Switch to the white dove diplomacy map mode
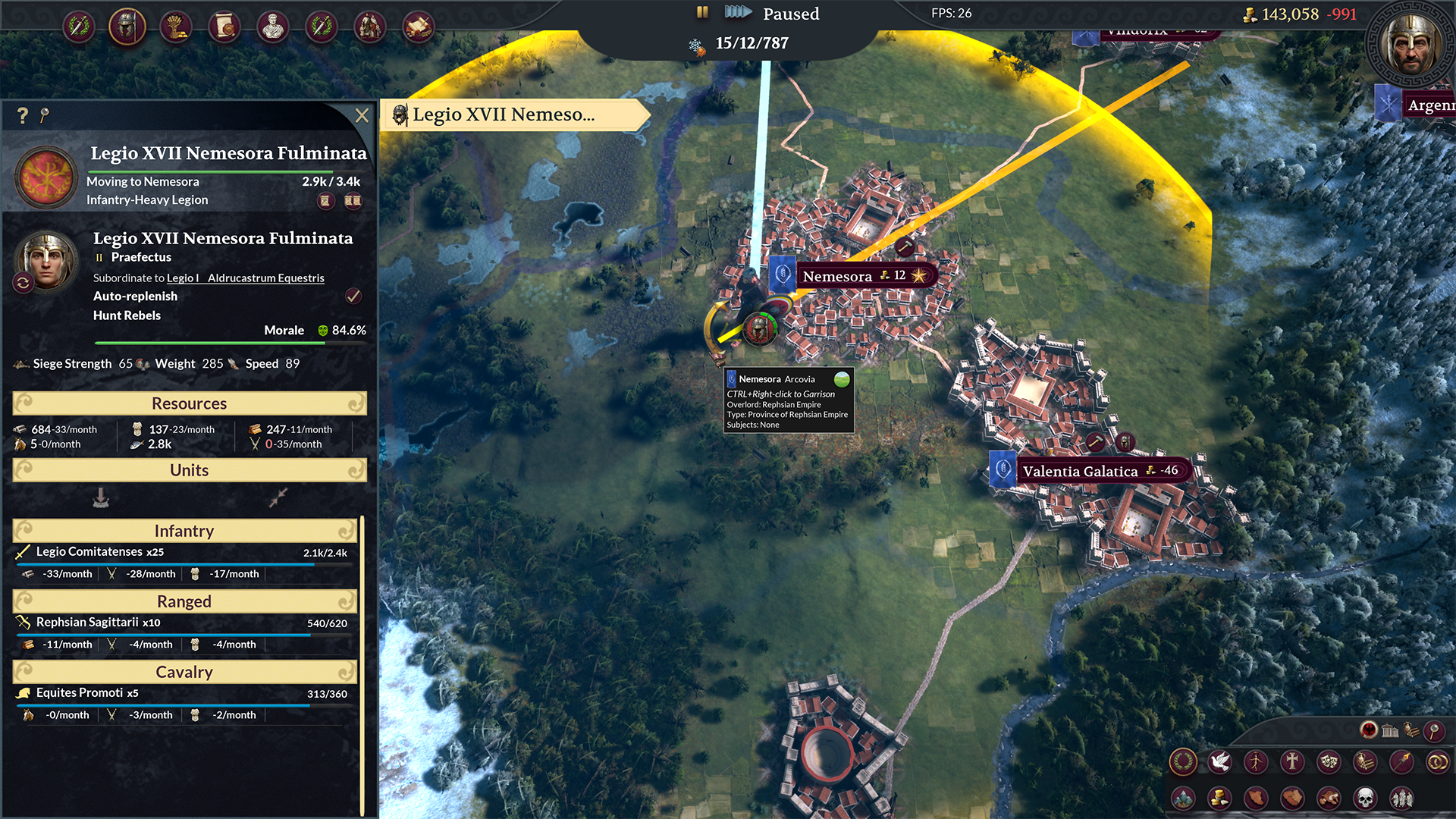1456x819 pixels. (1219, 761)
